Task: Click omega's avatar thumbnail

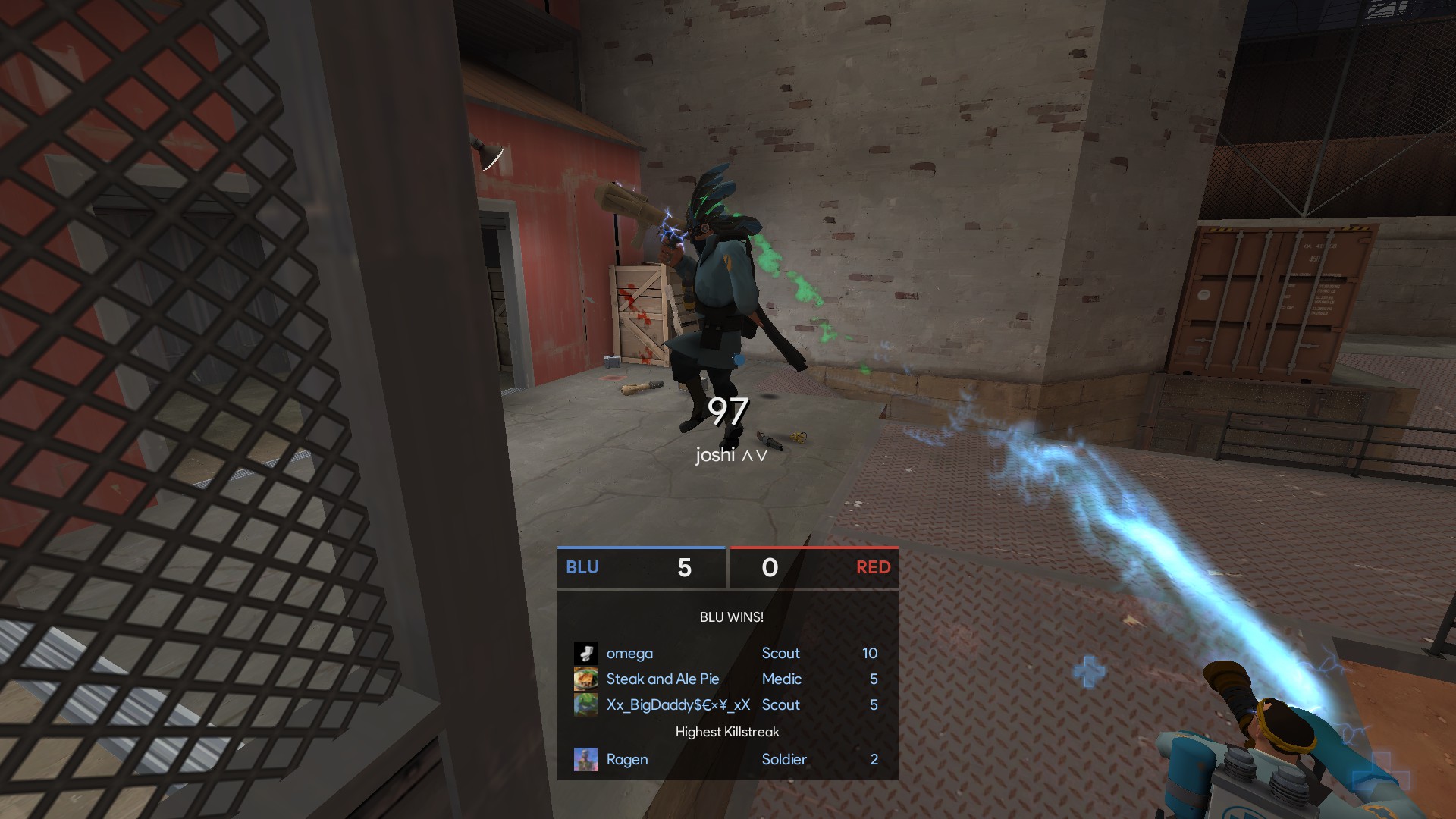Action: (x=585, y=654)
